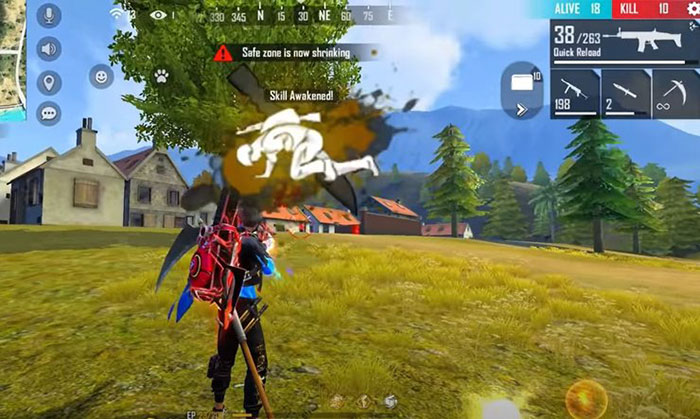
Task: Open the smiley emote menu
Action: (x=101, y=76)
